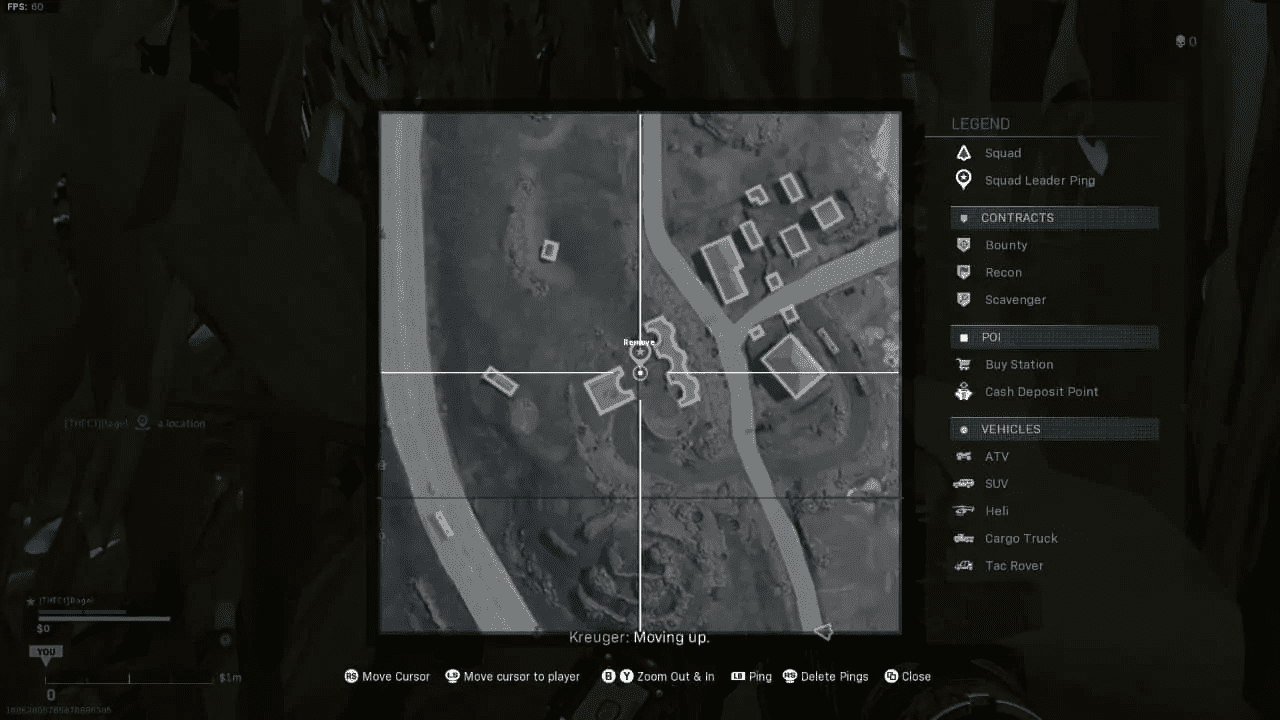Select the Tac Rover icon
Screen dimensions: 1280x720
tap(963, 565)
